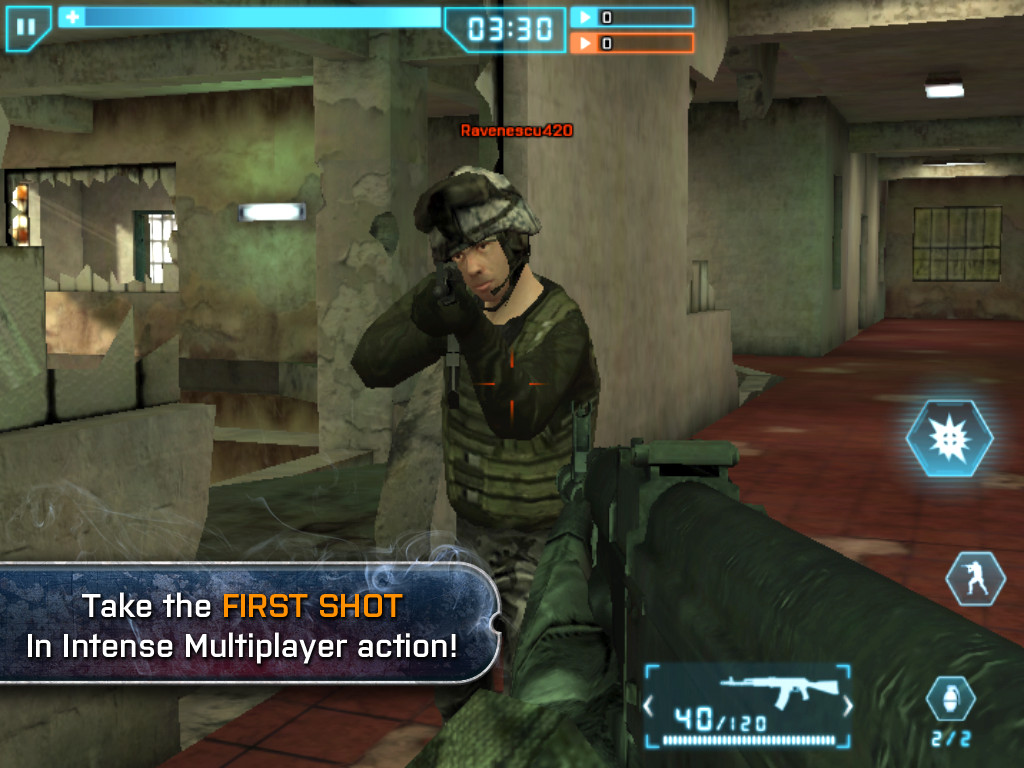
Task: Select the AK-47 rifle weapon icon
Action: click(747, 688)
